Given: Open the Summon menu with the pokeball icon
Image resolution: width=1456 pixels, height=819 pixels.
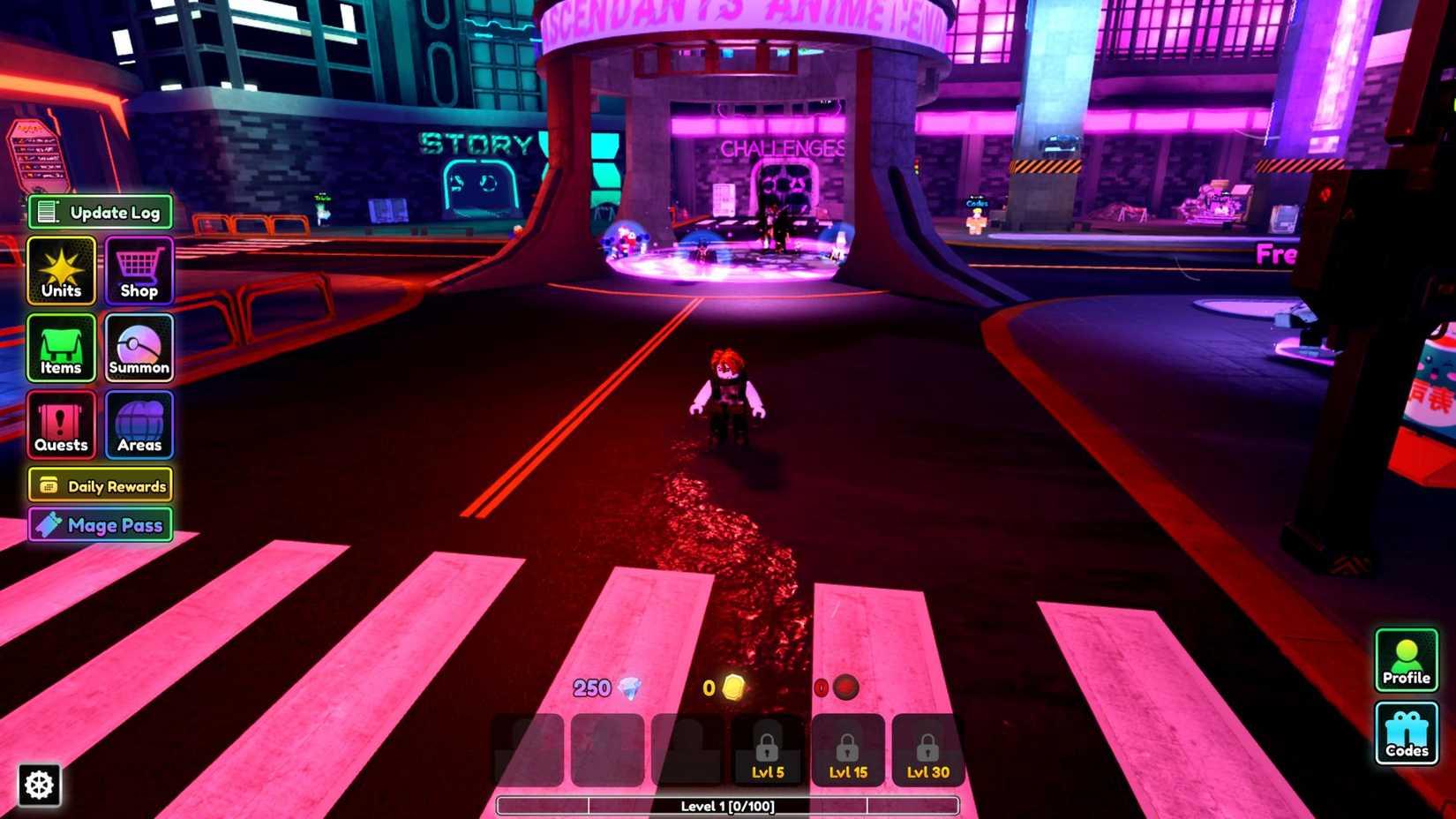Looking at the screenshot, I should tap(138, 349).
